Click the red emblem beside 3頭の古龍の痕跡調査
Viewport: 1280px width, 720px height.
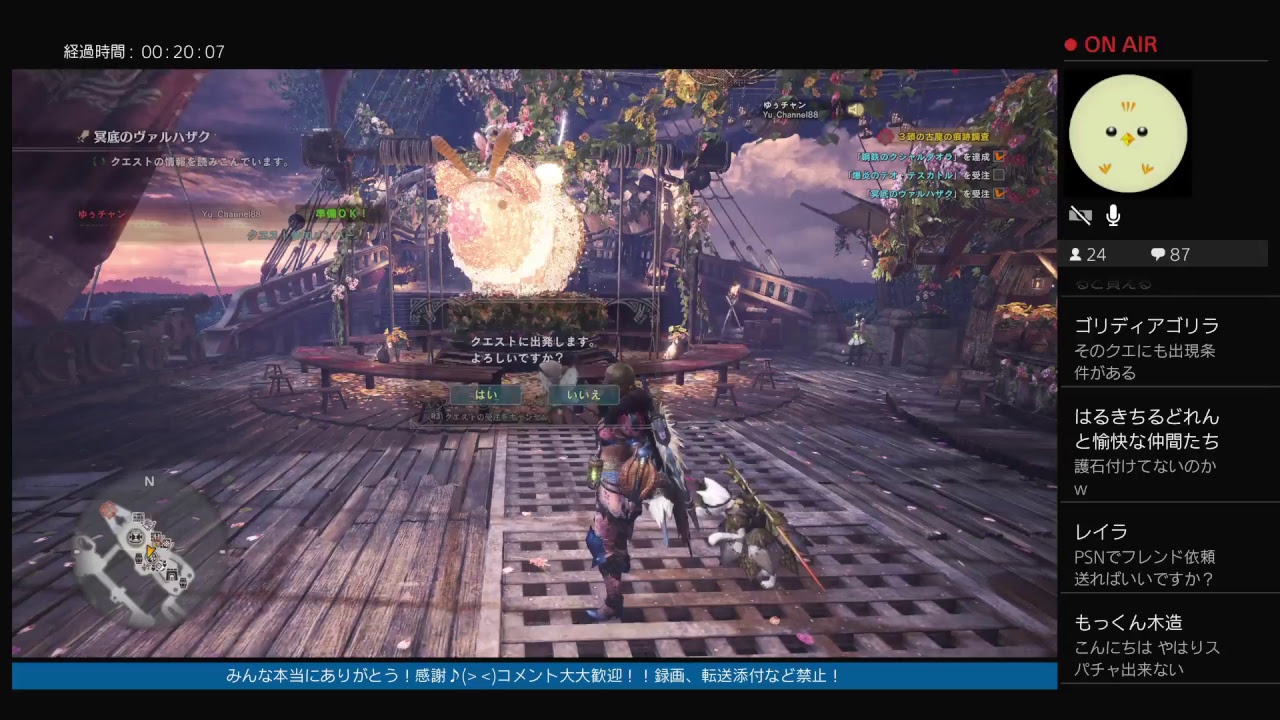885,135
